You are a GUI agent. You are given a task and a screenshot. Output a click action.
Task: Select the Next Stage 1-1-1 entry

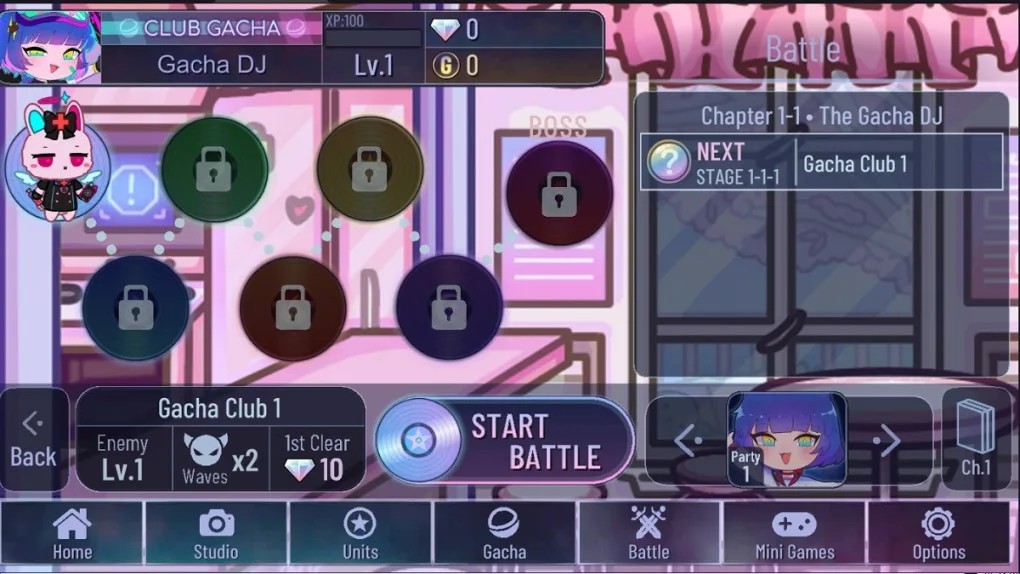pos(821,162)
